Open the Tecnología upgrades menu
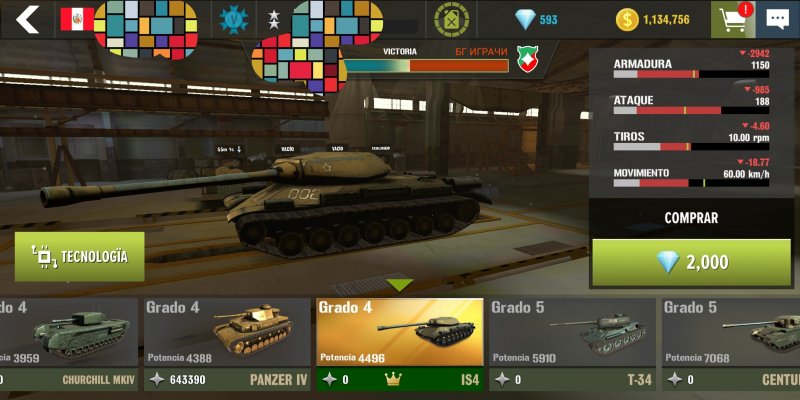Image resolution: width=800 pixels, height=400 pixels. 79,257
